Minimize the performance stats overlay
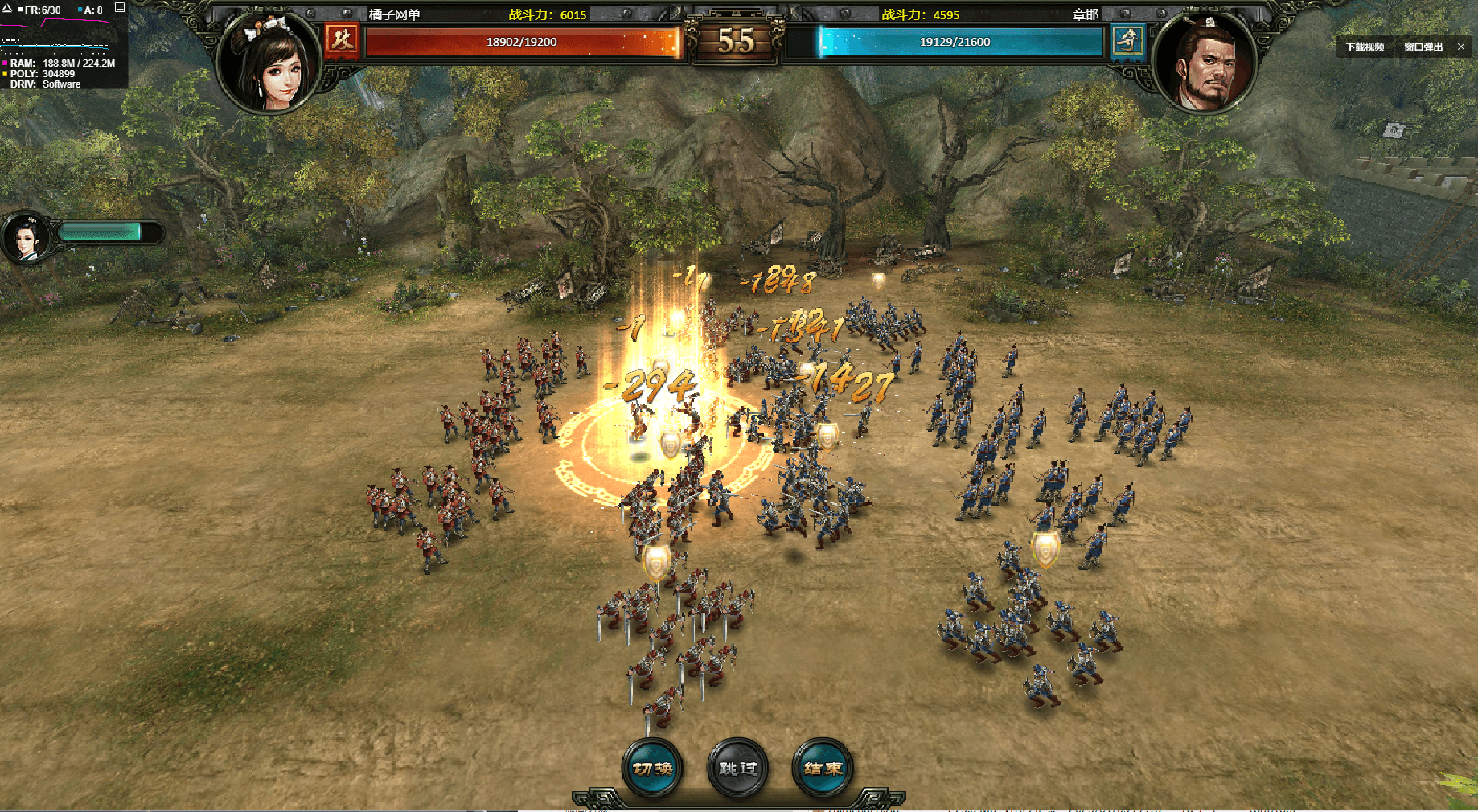This screenshot has width=1478, height=812. (120, 8)
